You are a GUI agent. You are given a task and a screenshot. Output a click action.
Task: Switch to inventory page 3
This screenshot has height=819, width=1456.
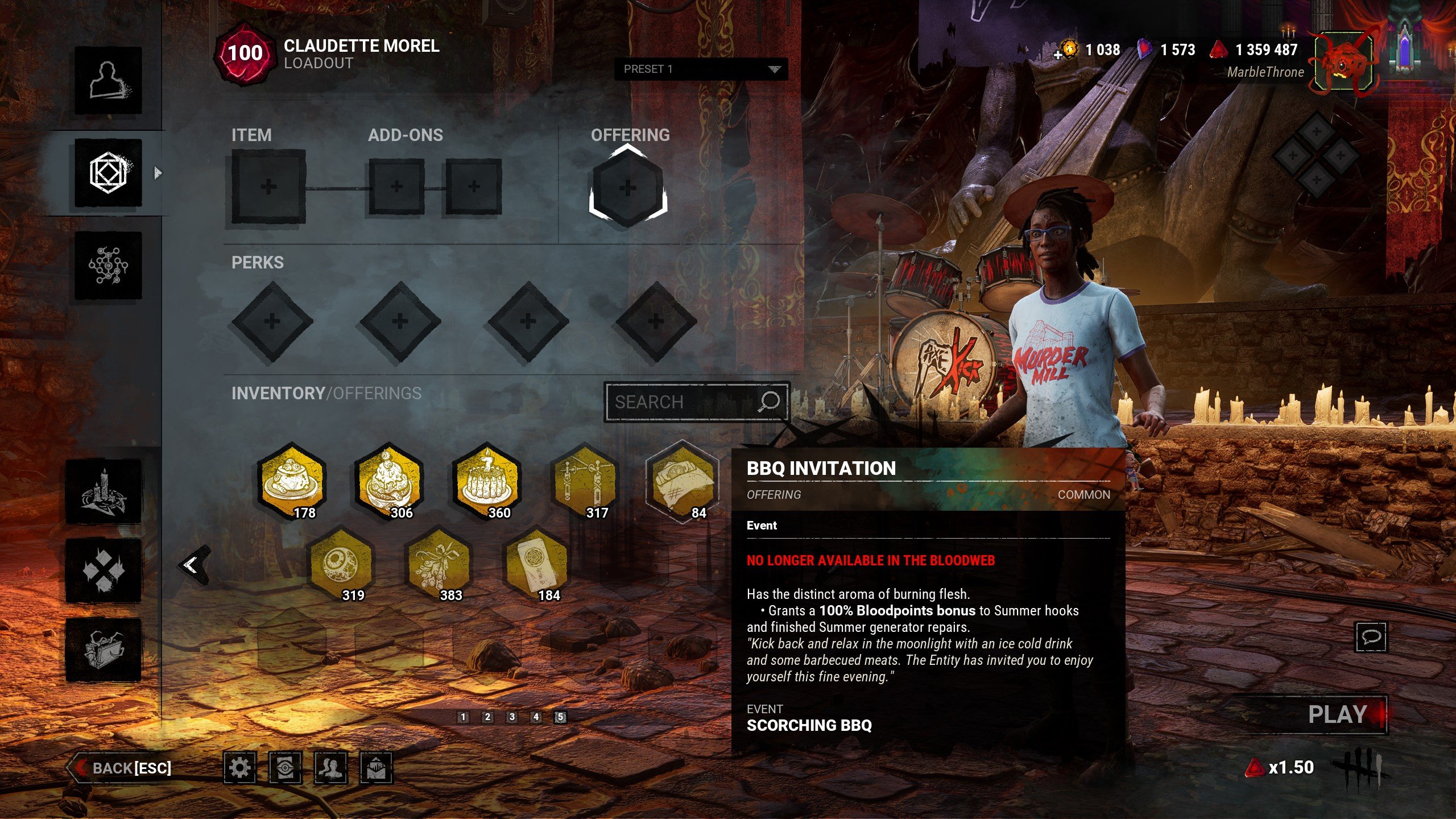(x=512, y=717)
